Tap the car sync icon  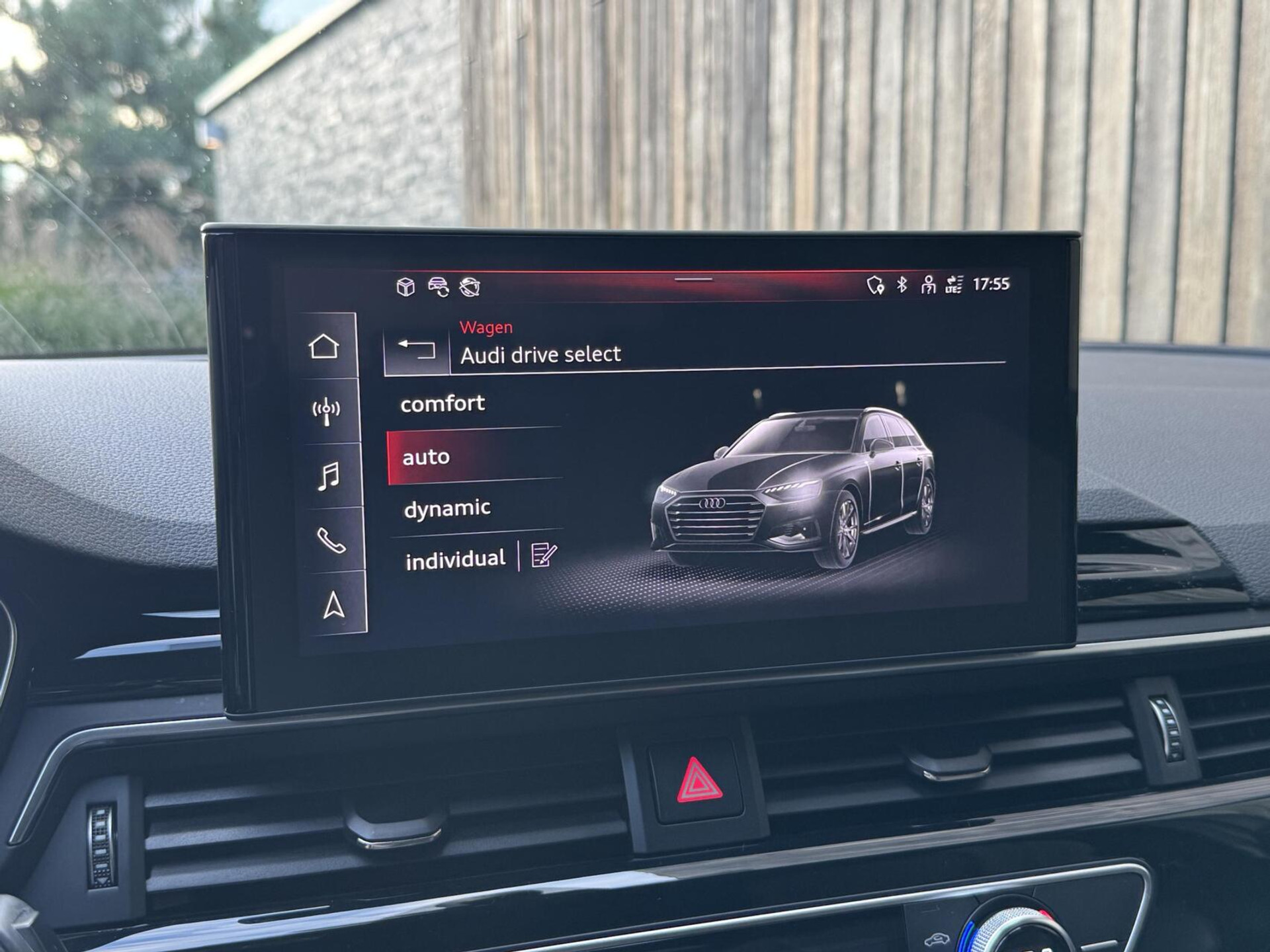click(438, 287)
